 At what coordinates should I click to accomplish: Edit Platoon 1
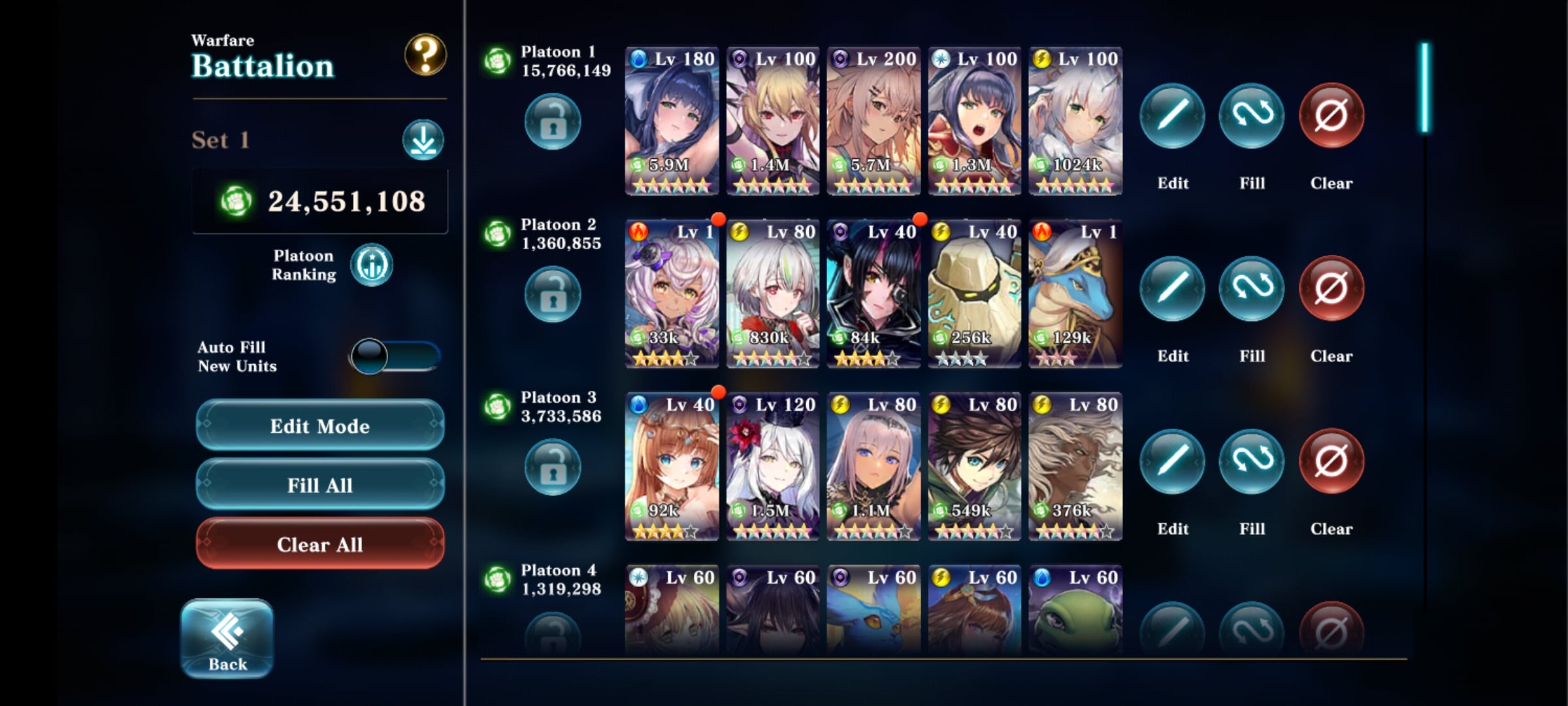pyautogui.click(x=1172, y=116)
